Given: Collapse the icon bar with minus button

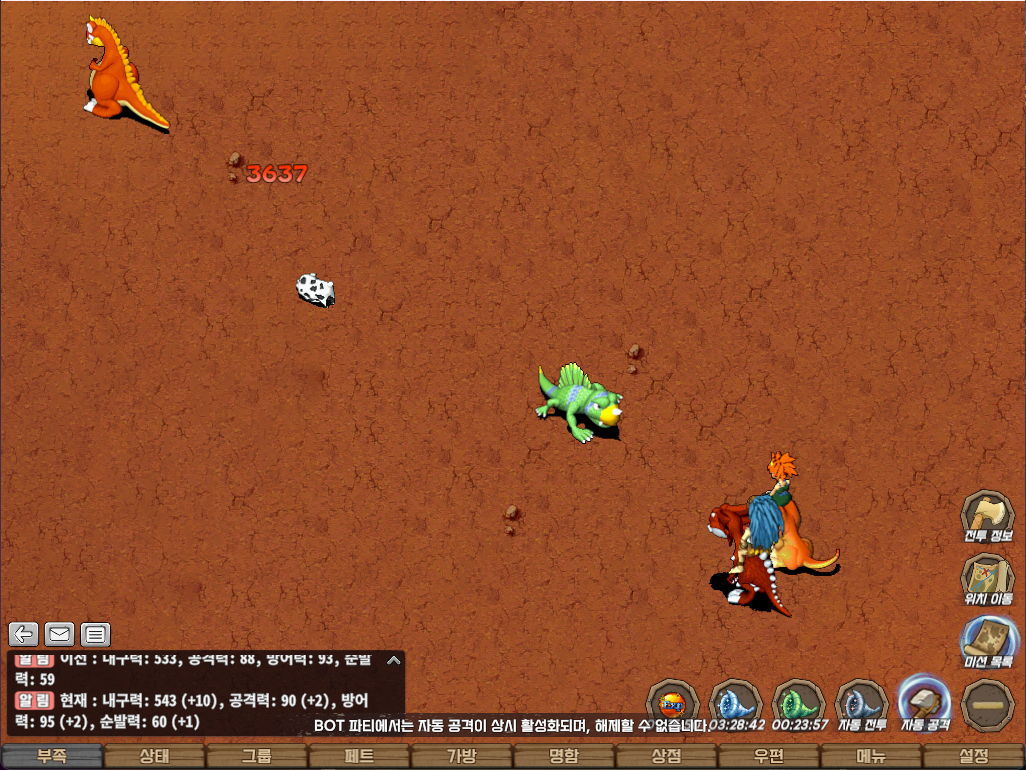Looking at the screenshot, I should (x=987, y=704).
